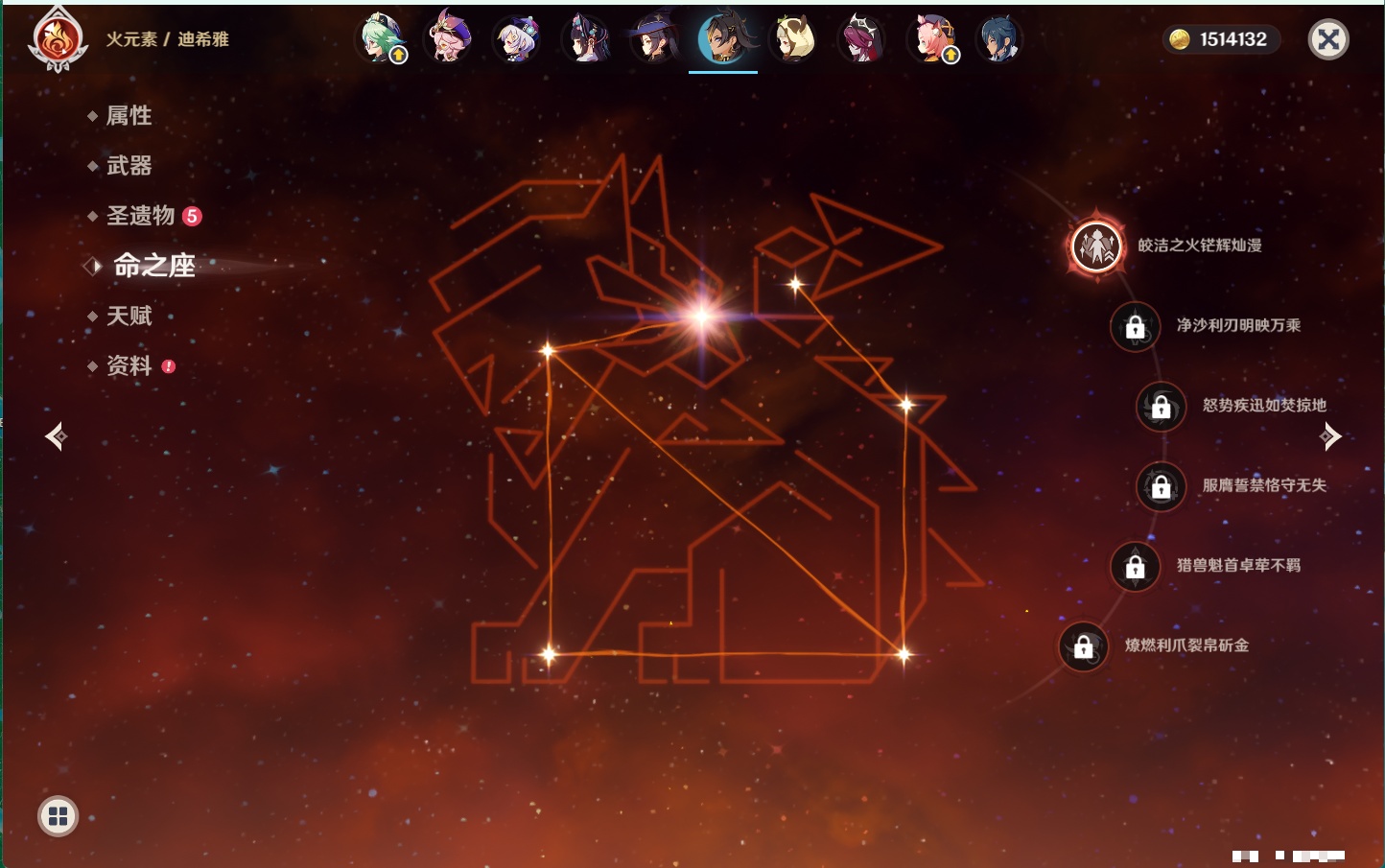
Task: Select the 皎洁之火铓辉灿漫 constellation node
Action: [1096, 246]
